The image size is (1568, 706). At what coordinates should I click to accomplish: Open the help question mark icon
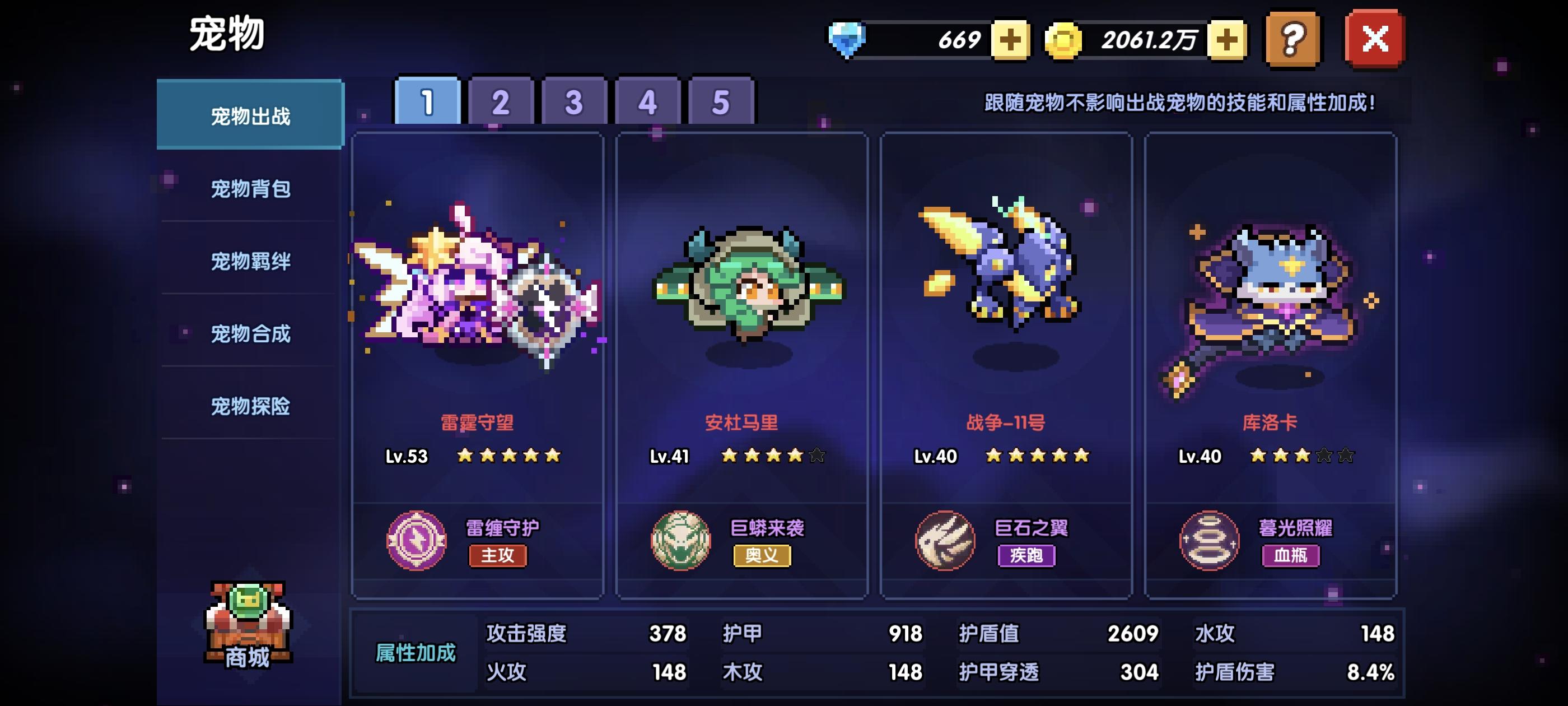point(1292,40)
